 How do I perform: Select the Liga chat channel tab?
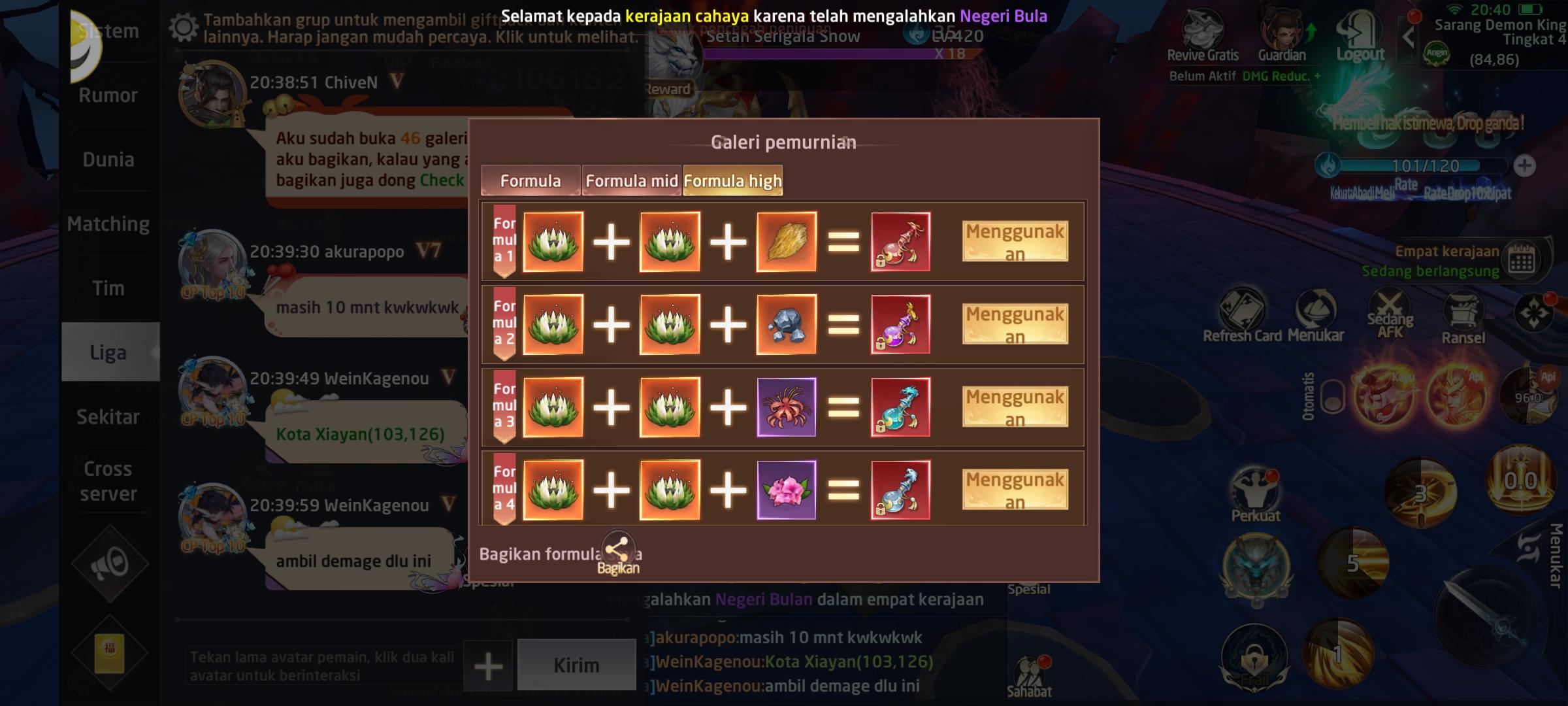coord(109,352)
